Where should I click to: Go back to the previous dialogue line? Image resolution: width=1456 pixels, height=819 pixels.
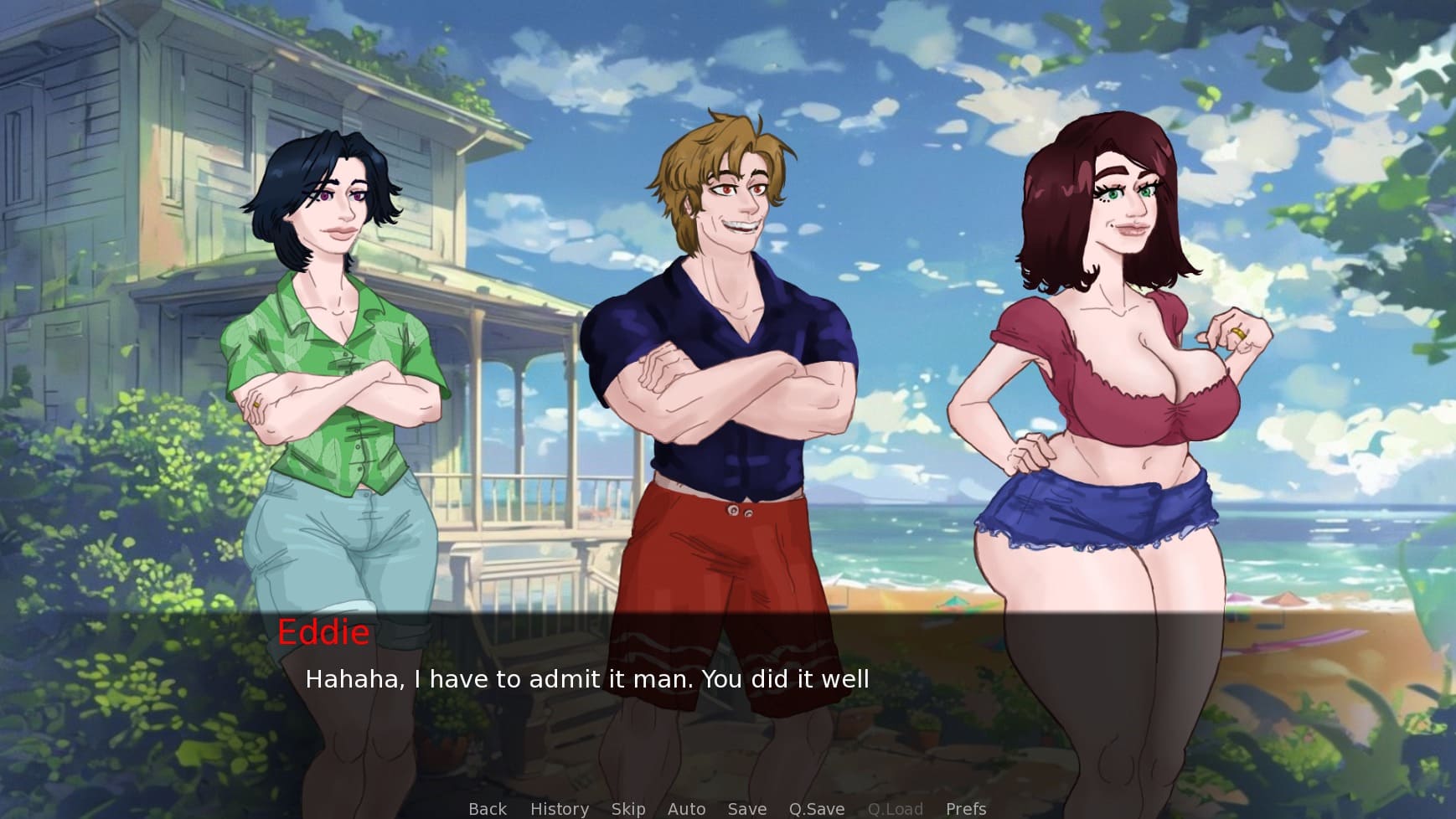[488, 808]
